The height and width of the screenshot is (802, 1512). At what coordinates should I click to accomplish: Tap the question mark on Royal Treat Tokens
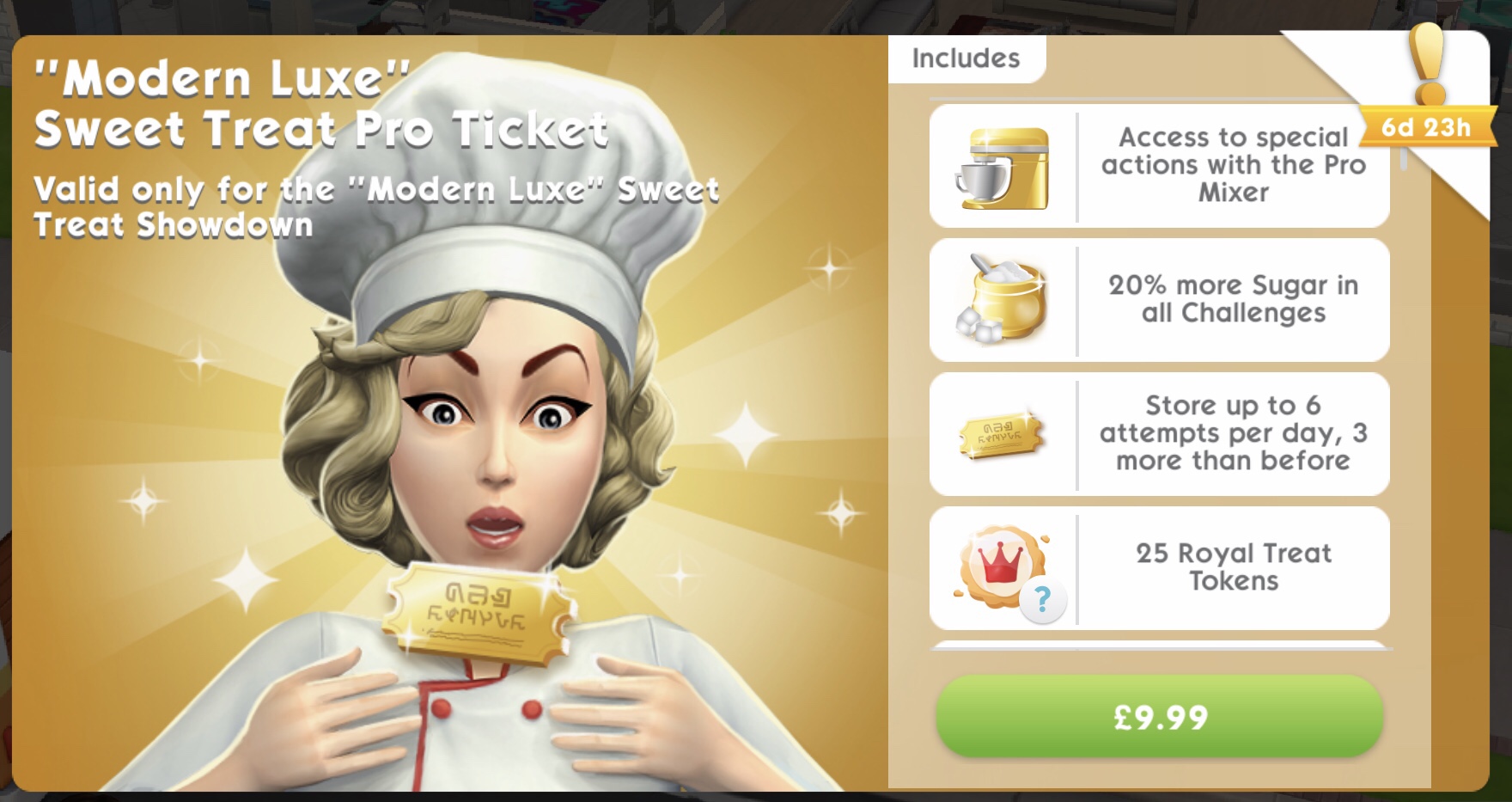[x=1042, y=599]
